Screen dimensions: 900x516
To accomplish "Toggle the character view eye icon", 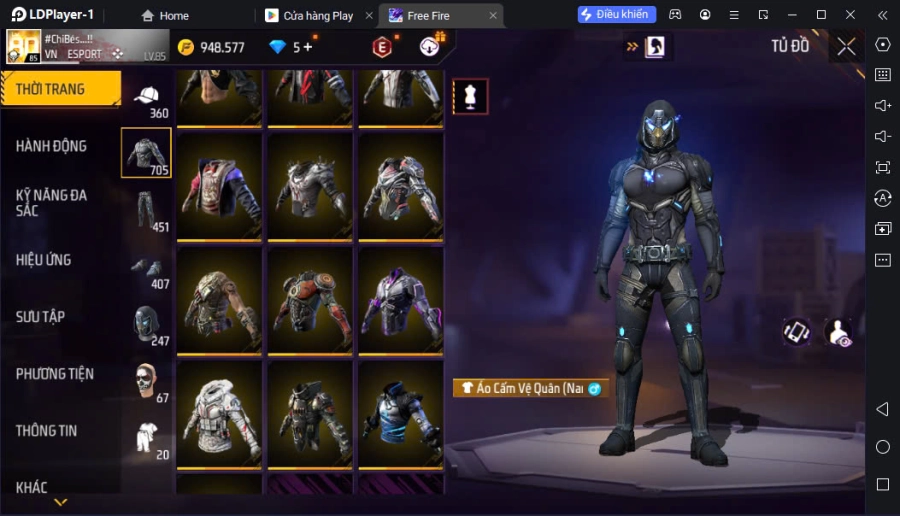I will (x=839, y=333).
